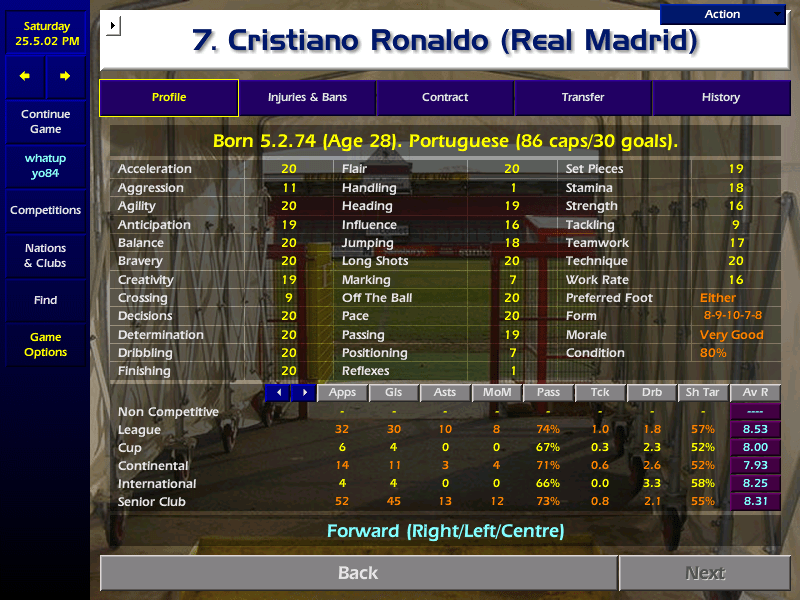Switch to the Injuries & Bans tab
The height and width of the screenshot is (600, 800).
point(307,98)
